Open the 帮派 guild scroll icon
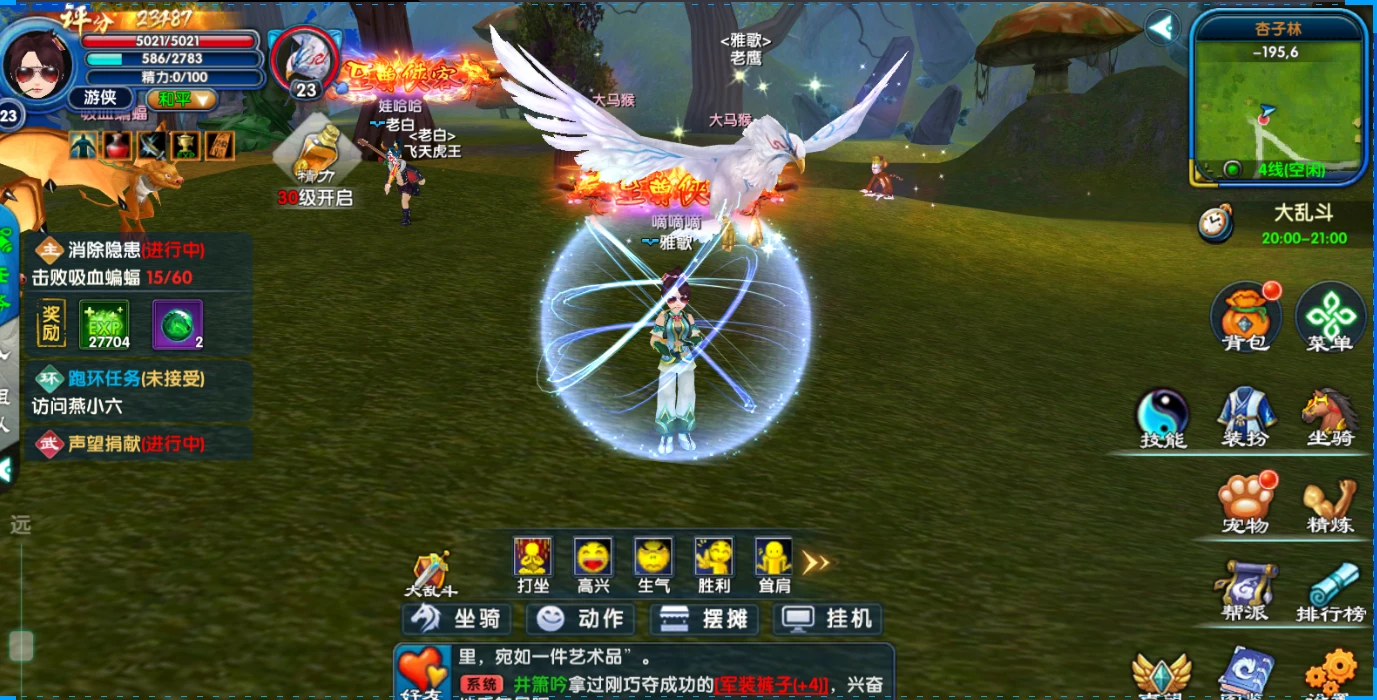The width and height of the screenshot is (1377, 700). tap(1245, 590)
